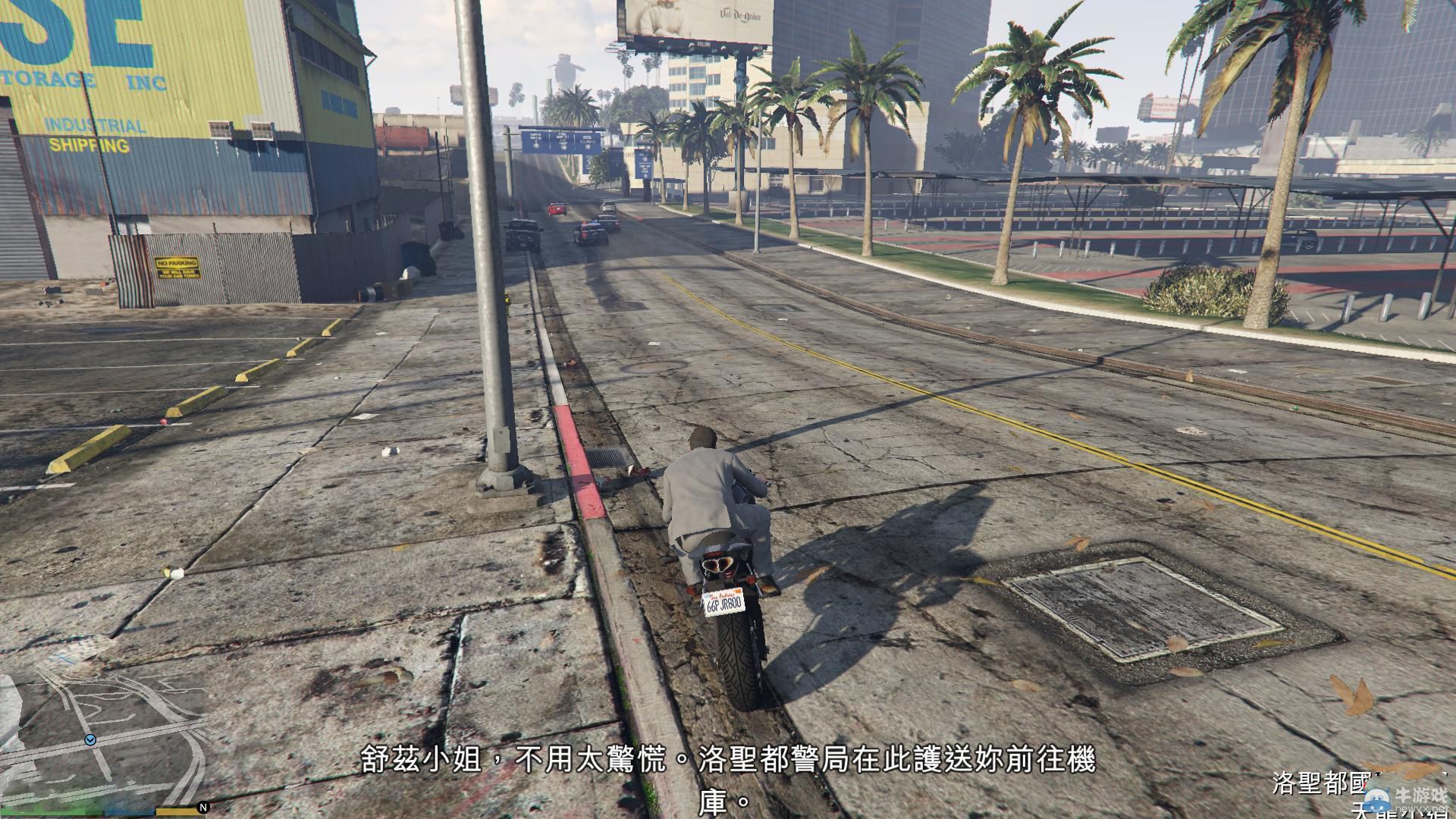Click the black N compass icon on the minimap
The width and height of the screenshot is (1456, 819).
pos(202,806)
